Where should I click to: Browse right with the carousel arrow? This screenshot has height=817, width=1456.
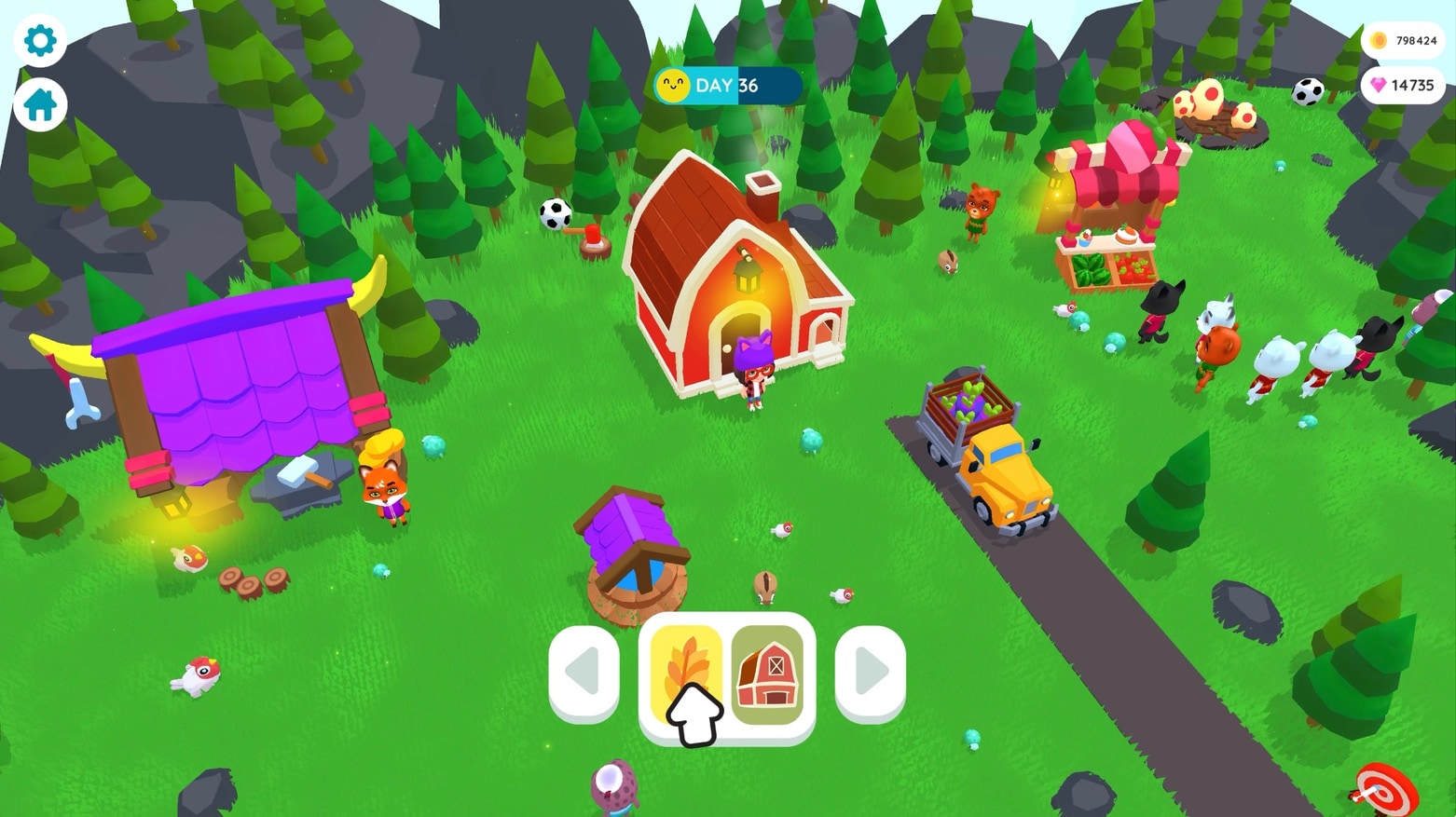click(869, 669)
